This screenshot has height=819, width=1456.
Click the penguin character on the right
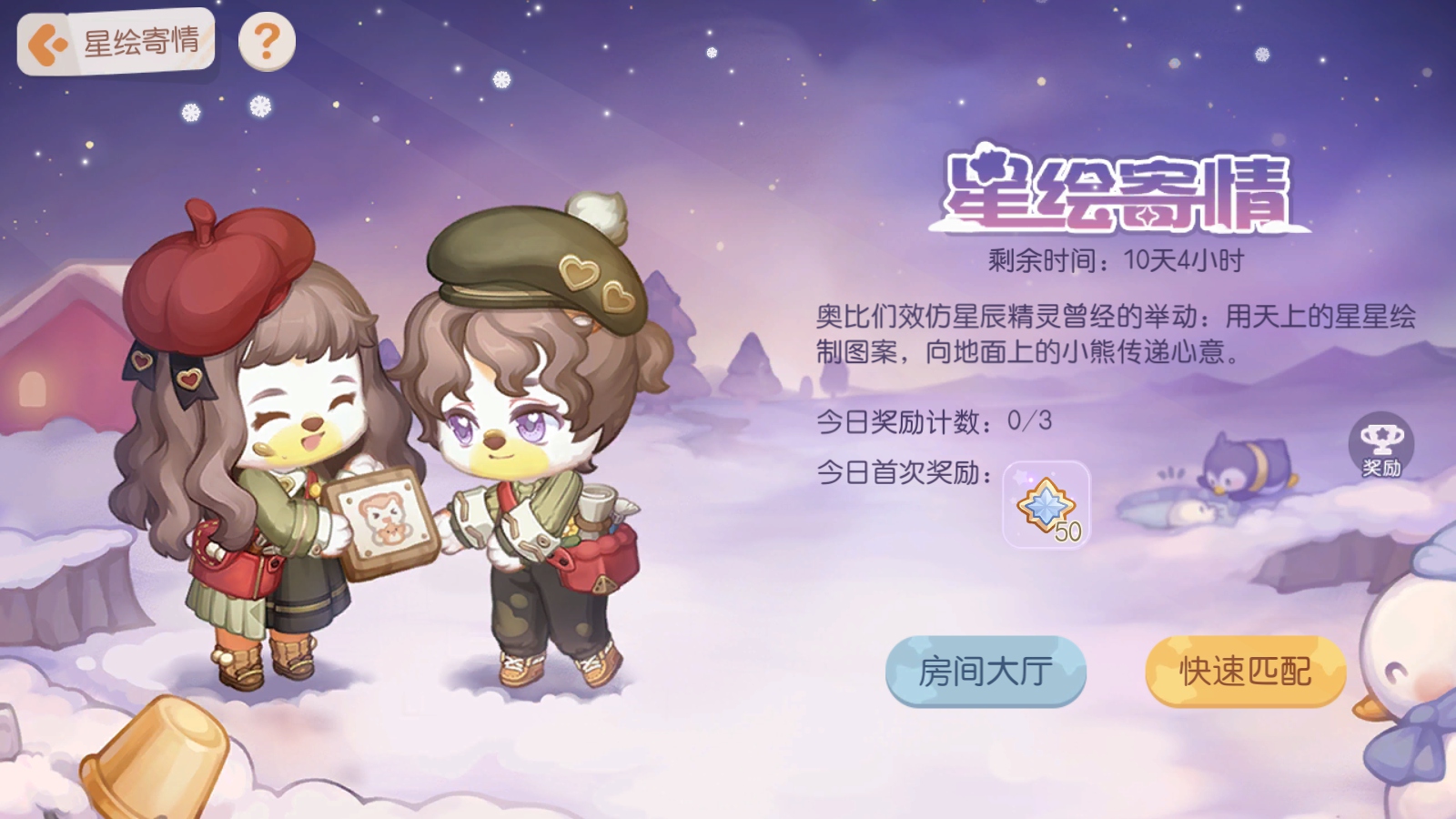[x=1247, y=464]
